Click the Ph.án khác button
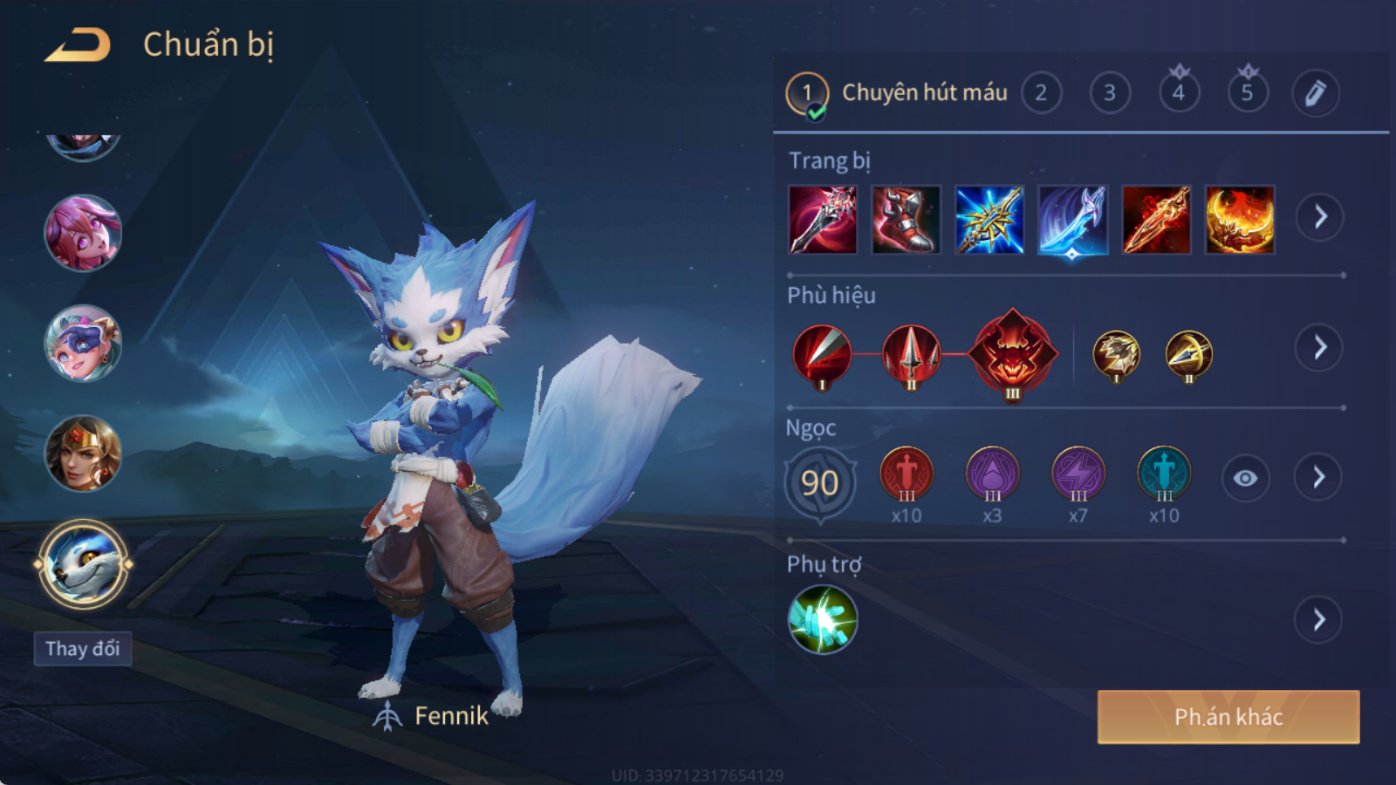Image resolution: width=1396 pixels, height=785 pixels. click(x=1228, y=717)
